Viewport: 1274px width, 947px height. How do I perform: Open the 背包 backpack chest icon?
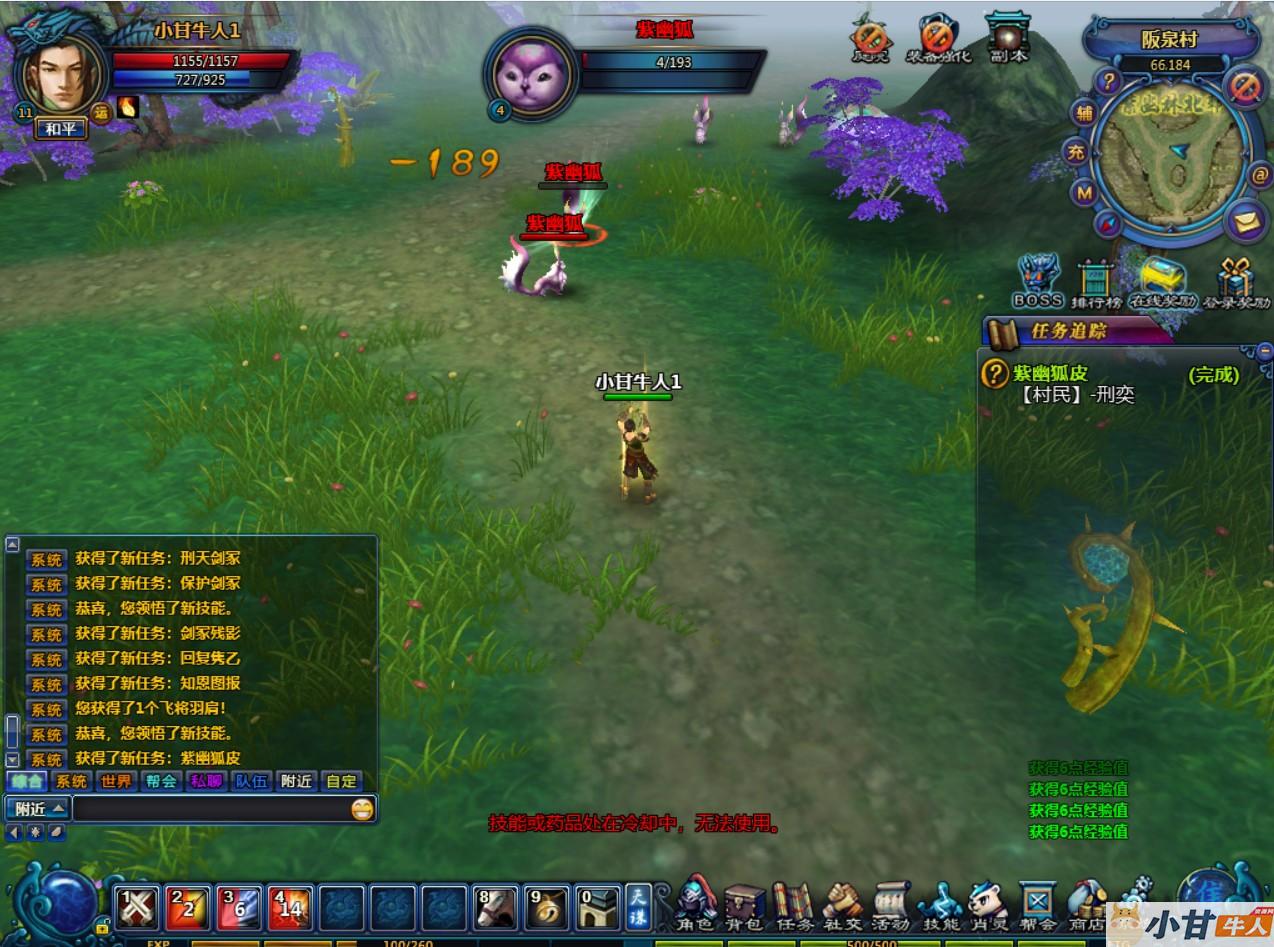pyautogui.click(x=744, y=903)
